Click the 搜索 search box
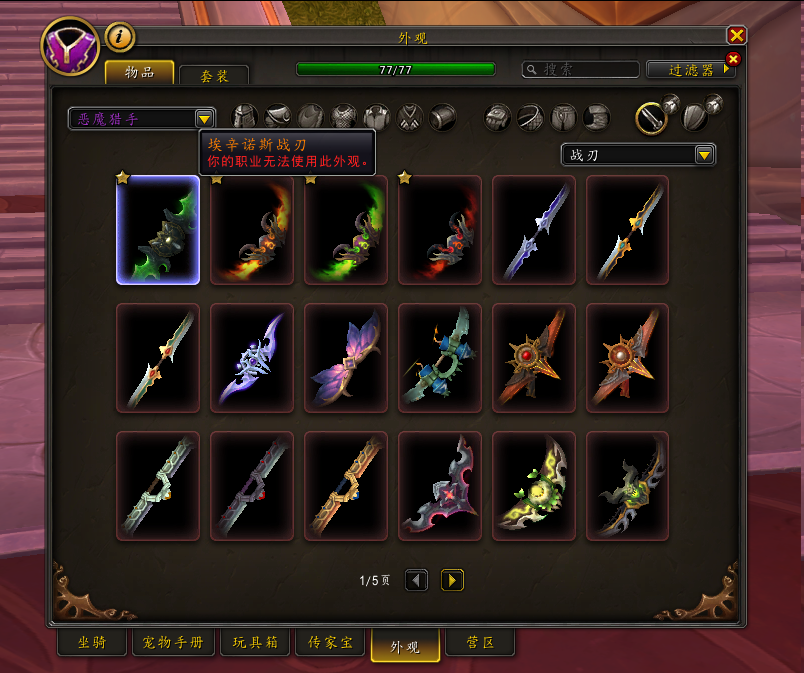 tap(581, 70)
